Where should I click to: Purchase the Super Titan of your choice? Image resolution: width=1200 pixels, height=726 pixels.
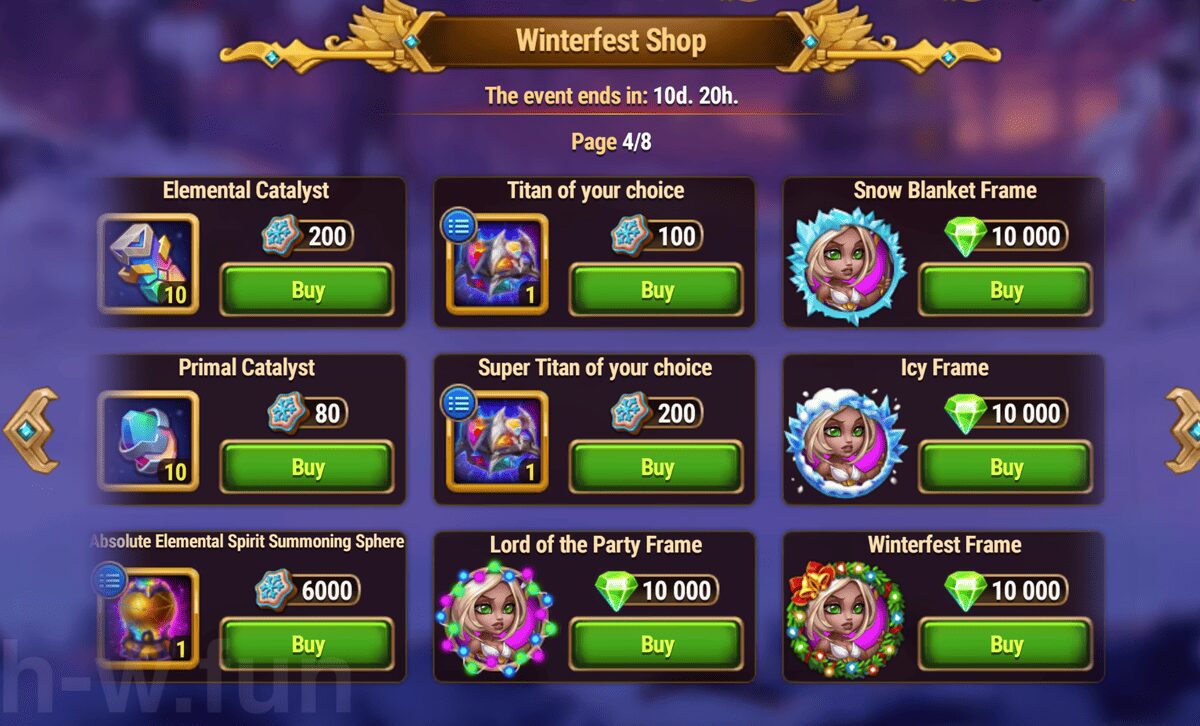coord(656,467)
